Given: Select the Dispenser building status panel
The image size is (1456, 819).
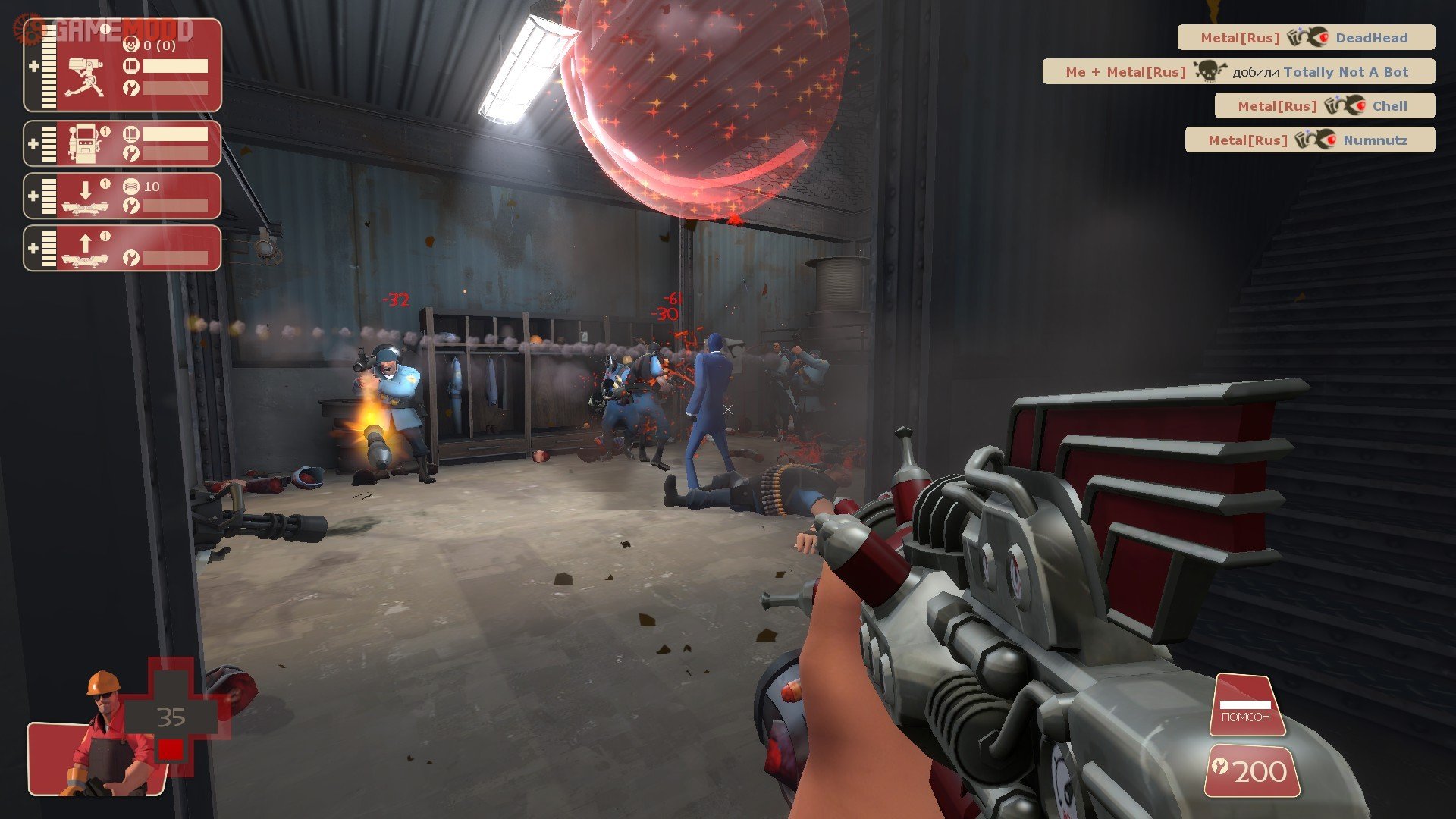Looking at the screenshot, I should pos(123,143).
